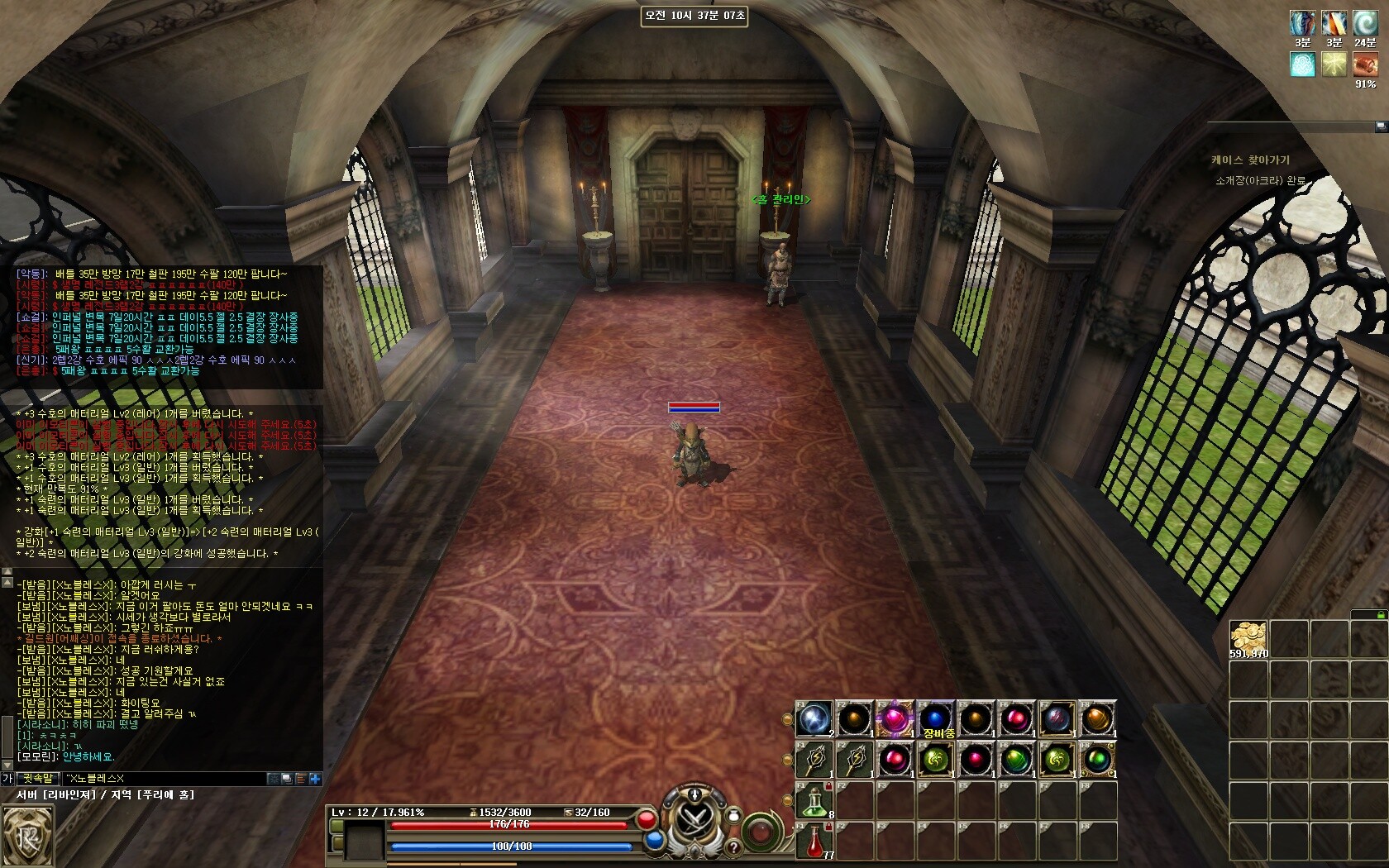Use the green potion flask slot
1389x868 pixels.
click(x=814, y=800)
